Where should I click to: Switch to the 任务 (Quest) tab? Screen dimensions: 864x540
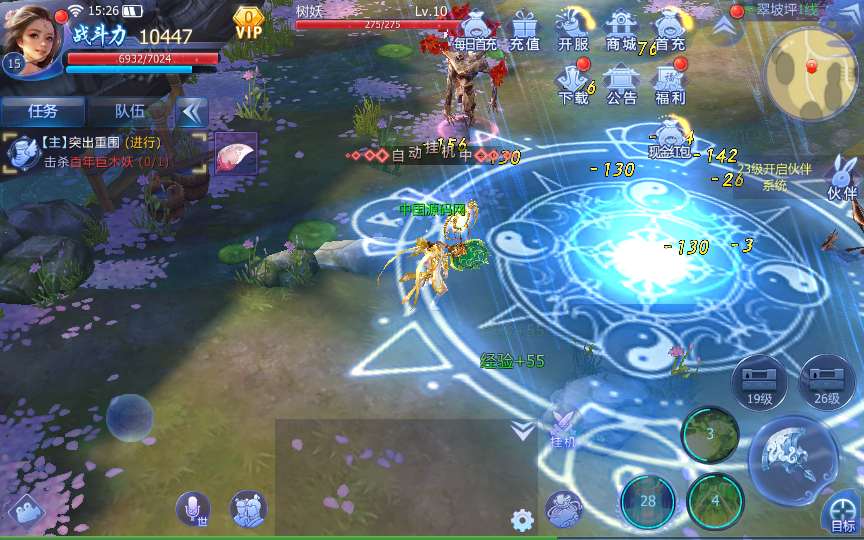click(x=43, y=112)
